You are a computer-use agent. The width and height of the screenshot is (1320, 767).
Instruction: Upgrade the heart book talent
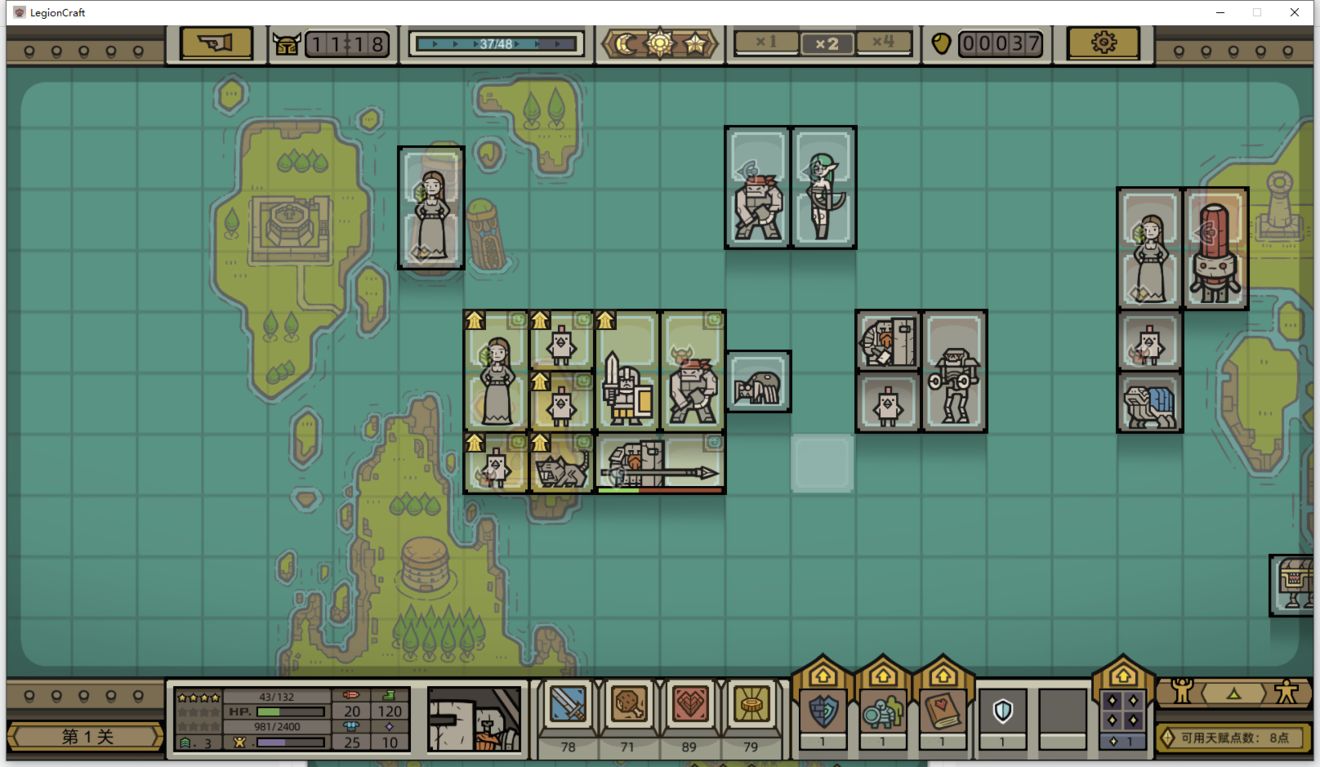point(942,711)
